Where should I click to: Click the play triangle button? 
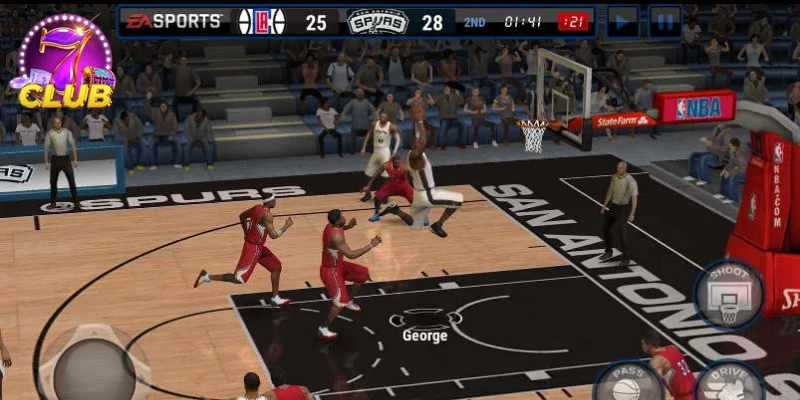tap(623, 21)
